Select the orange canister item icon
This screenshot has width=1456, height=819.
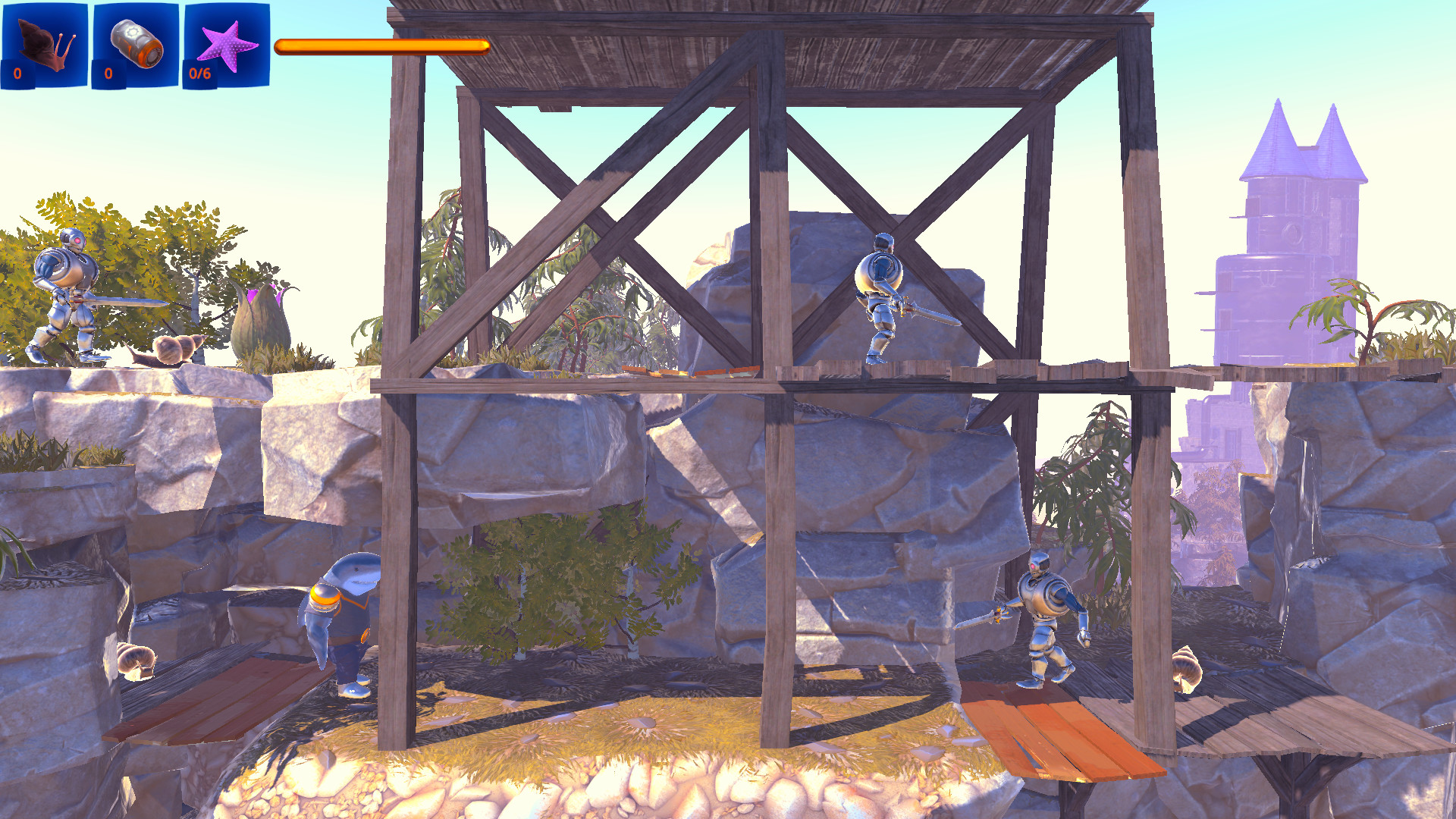coord(135,45)
